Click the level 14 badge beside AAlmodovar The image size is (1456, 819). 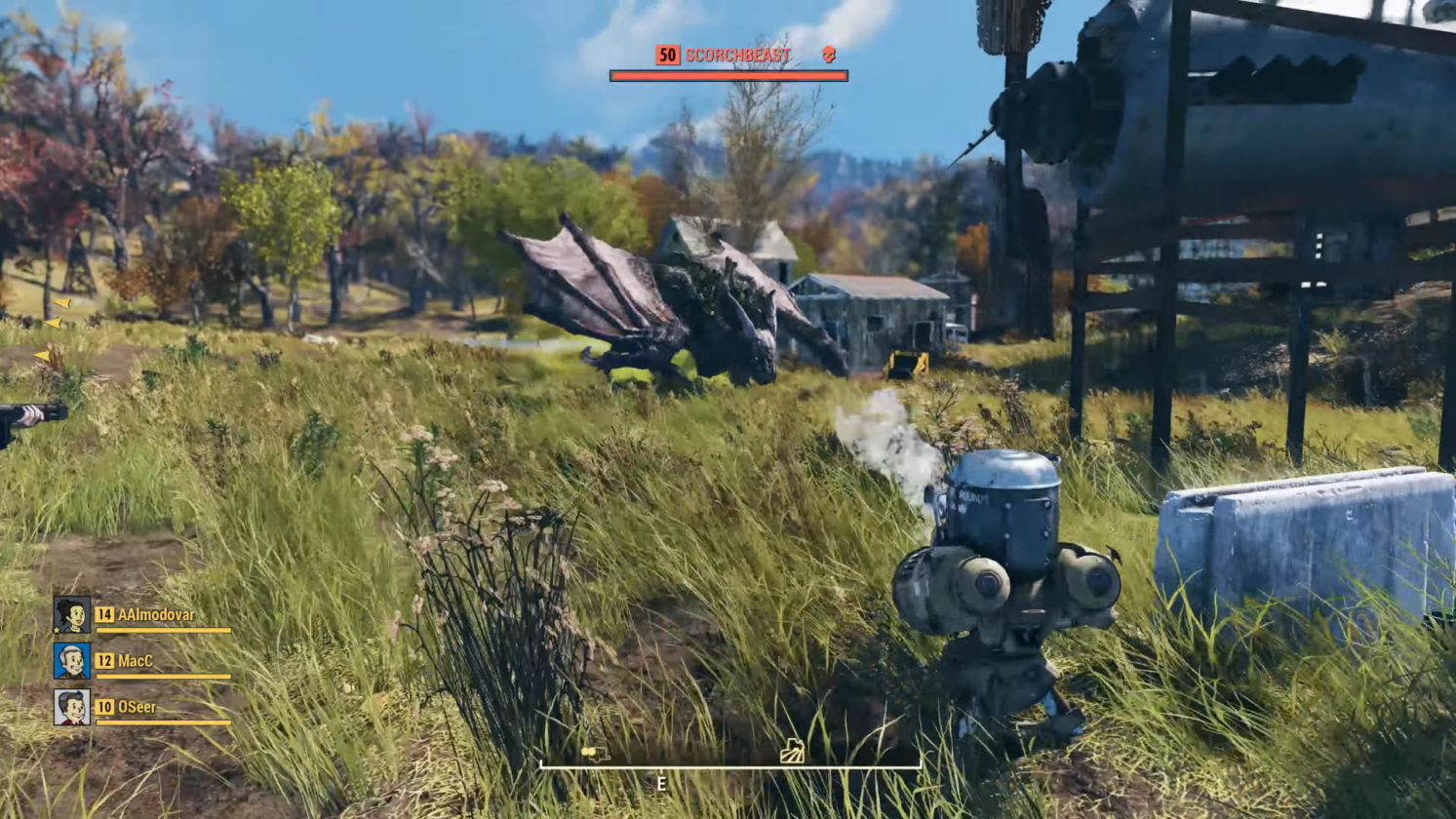point(105,615)
